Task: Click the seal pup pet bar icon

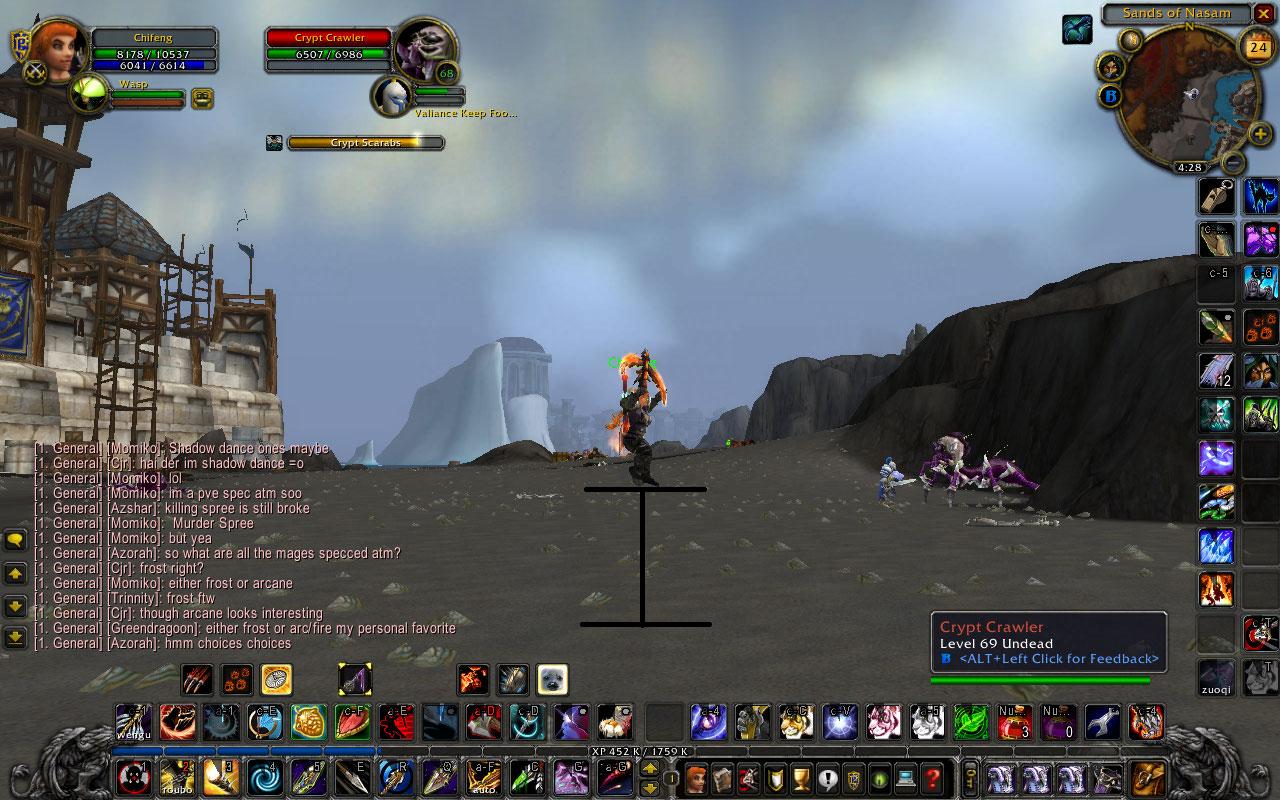Action: [x=552, y=680]
